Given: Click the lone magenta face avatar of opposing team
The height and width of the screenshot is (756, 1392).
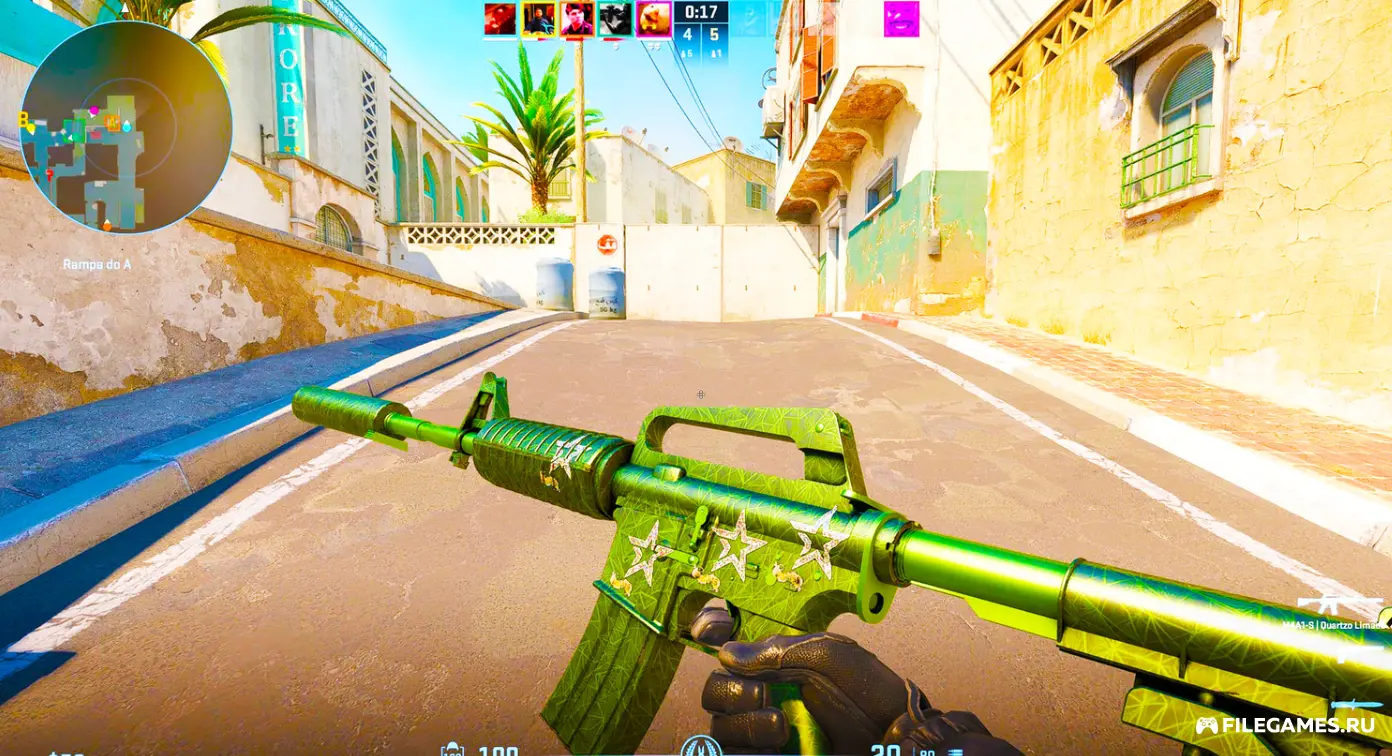Looking at the screenshot, I should pos(901,19).
